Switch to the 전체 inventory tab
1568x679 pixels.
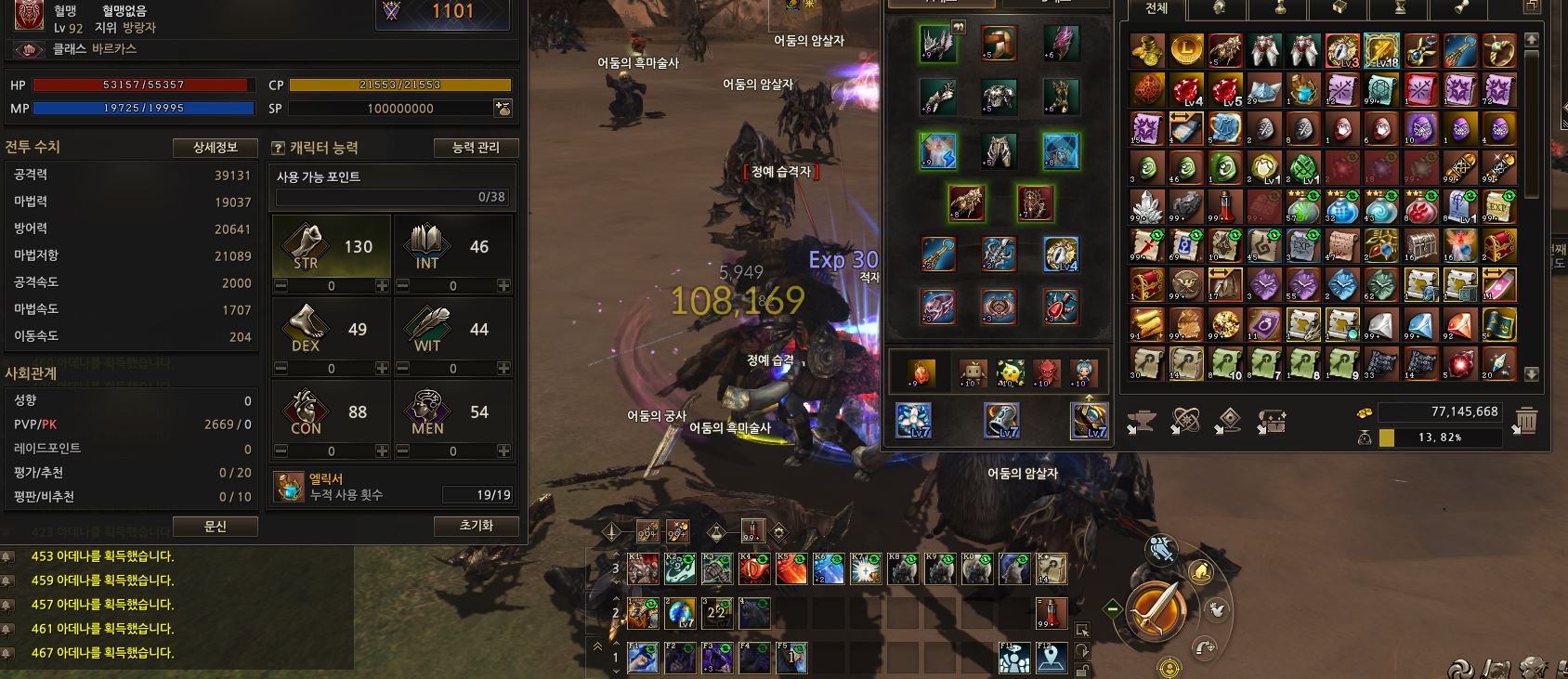(1156, 9)
